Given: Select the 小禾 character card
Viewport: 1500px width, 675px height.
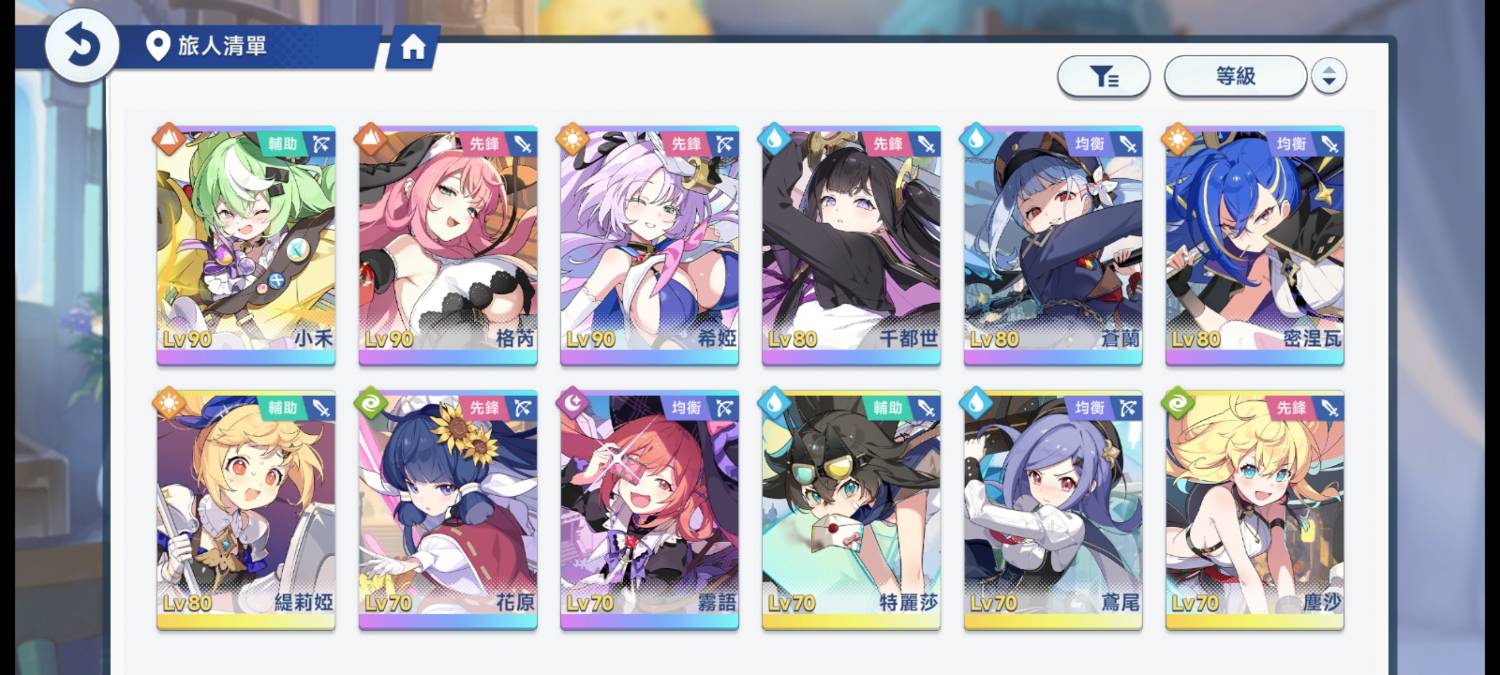Looking at the screenshot, I should pos(246,244).
